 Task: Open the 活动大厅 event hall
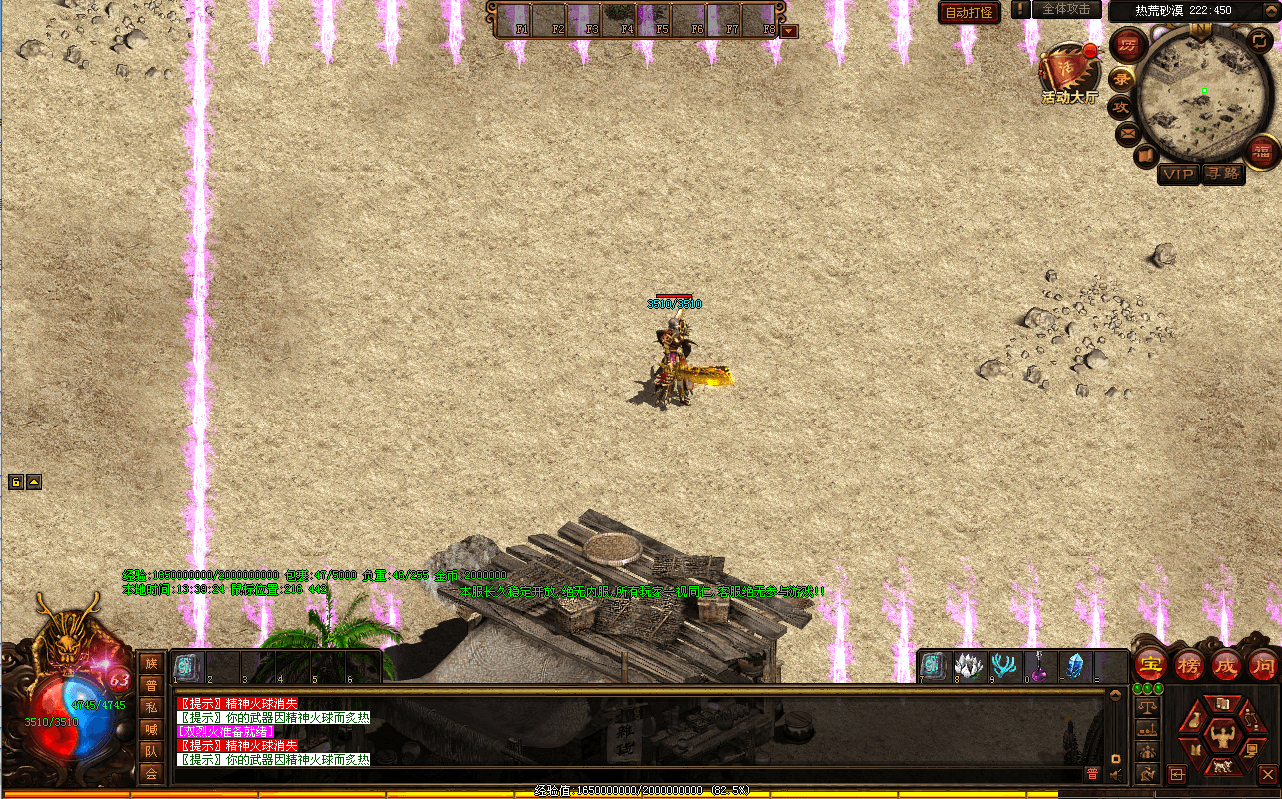(1068, 76)
